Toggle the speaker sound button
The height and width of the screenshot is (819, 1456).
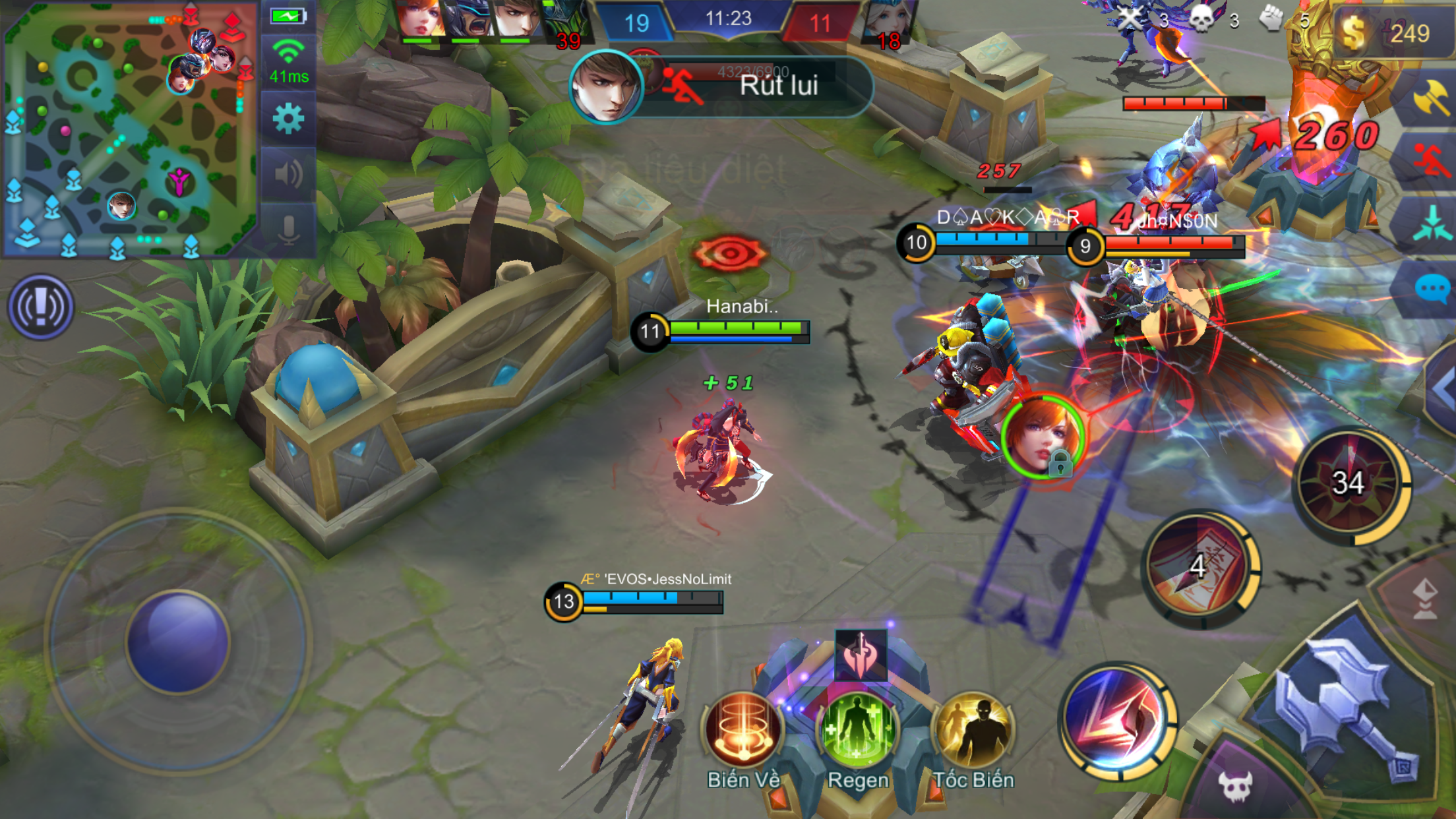(288, 174)
